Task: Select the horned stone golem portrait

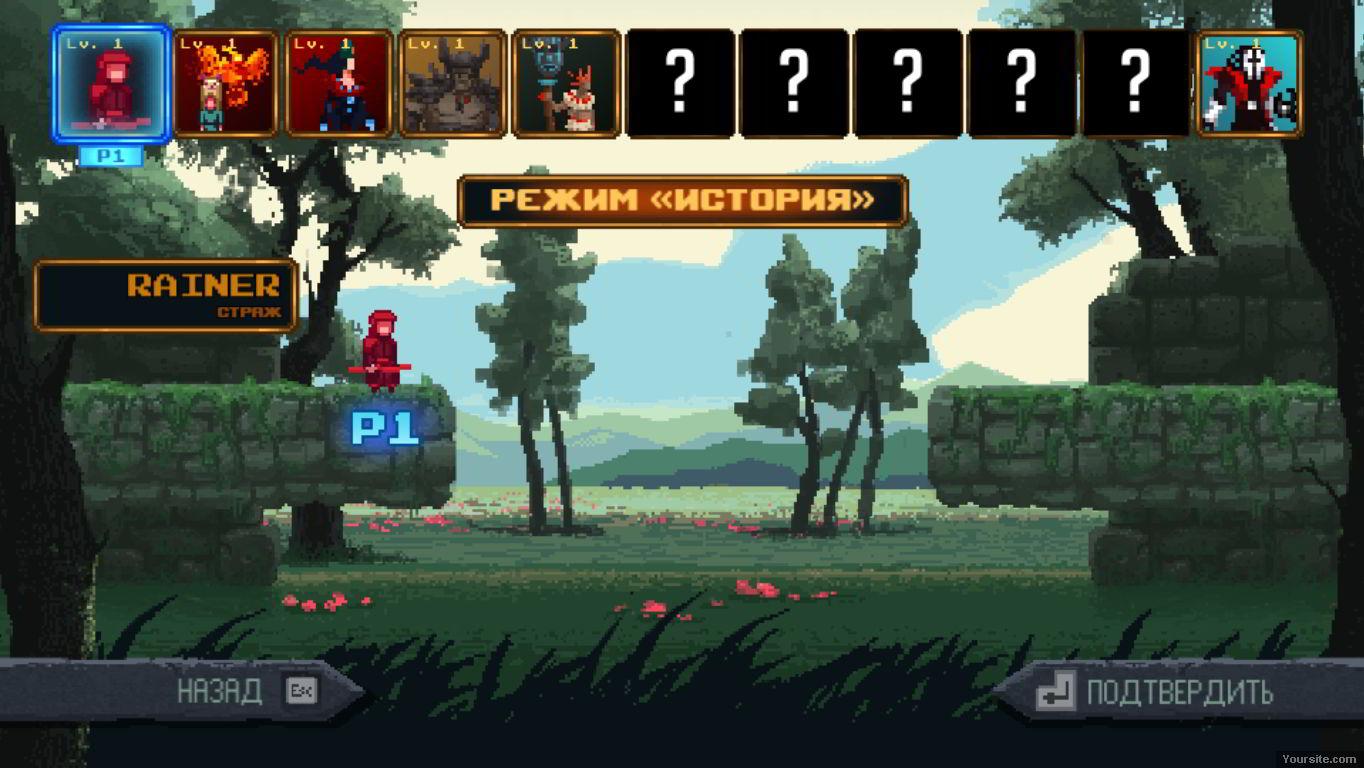Action: pyautogui.click(x=453, y=84)
